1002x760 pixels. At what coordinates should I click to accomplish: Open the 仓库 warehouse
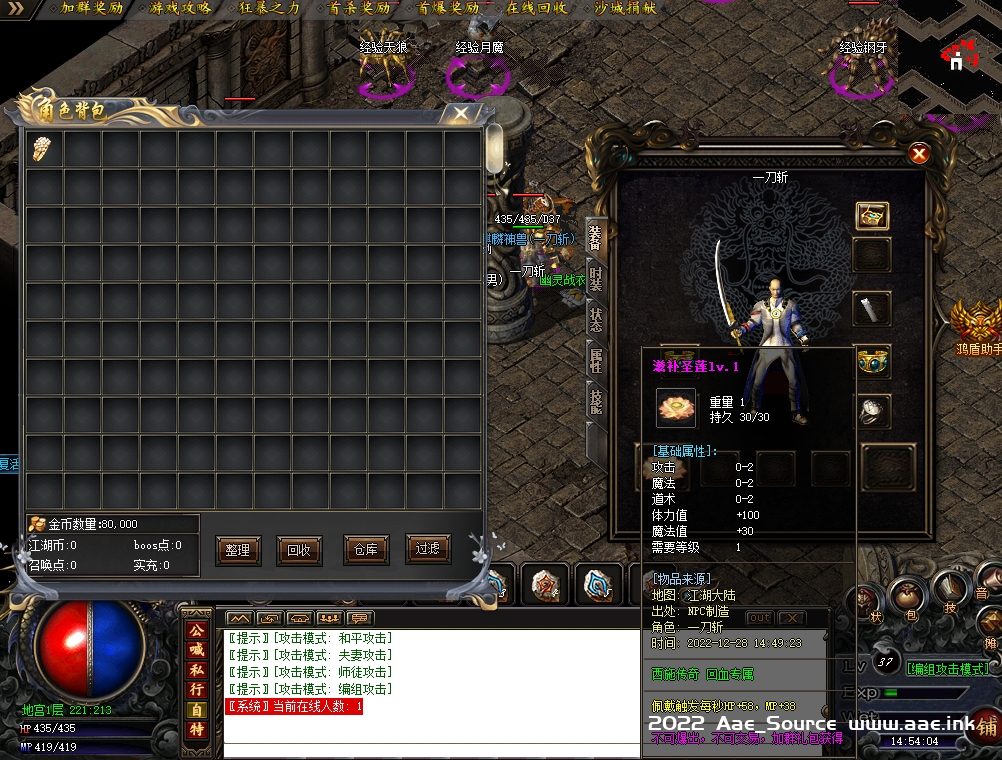click(x=366, y=550)
